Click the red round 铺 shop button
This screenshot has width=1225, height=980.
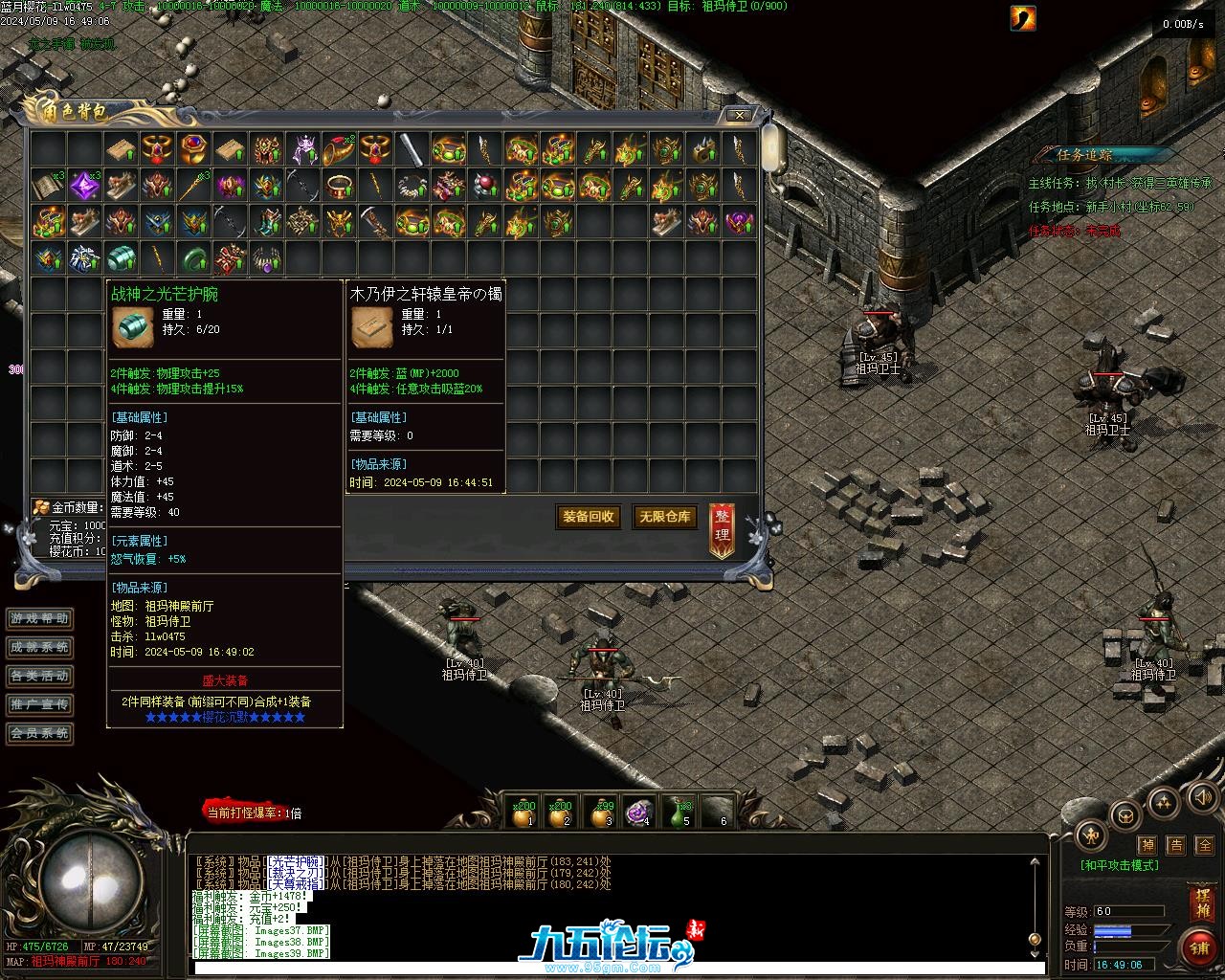[1199, 947]
